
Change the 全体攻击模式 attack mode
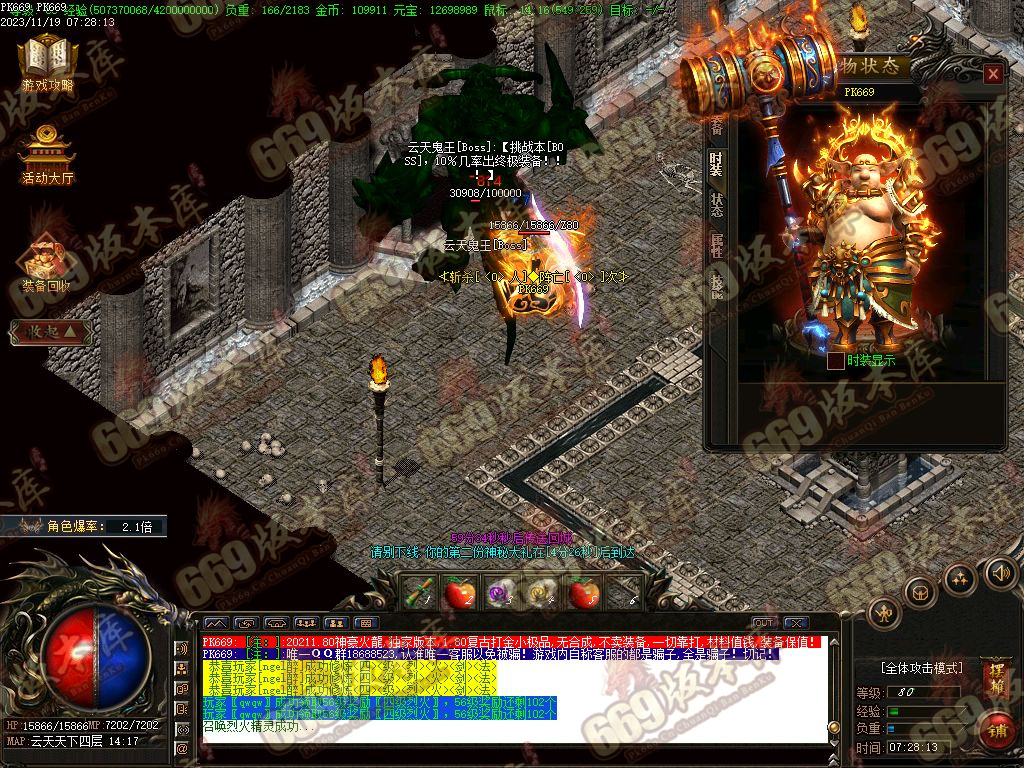pos(921,667)
